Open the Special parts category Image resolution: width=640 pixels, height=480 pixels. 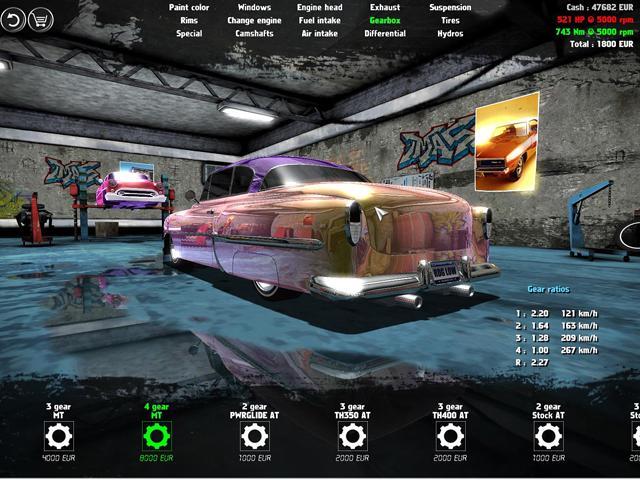coord(189,33)
